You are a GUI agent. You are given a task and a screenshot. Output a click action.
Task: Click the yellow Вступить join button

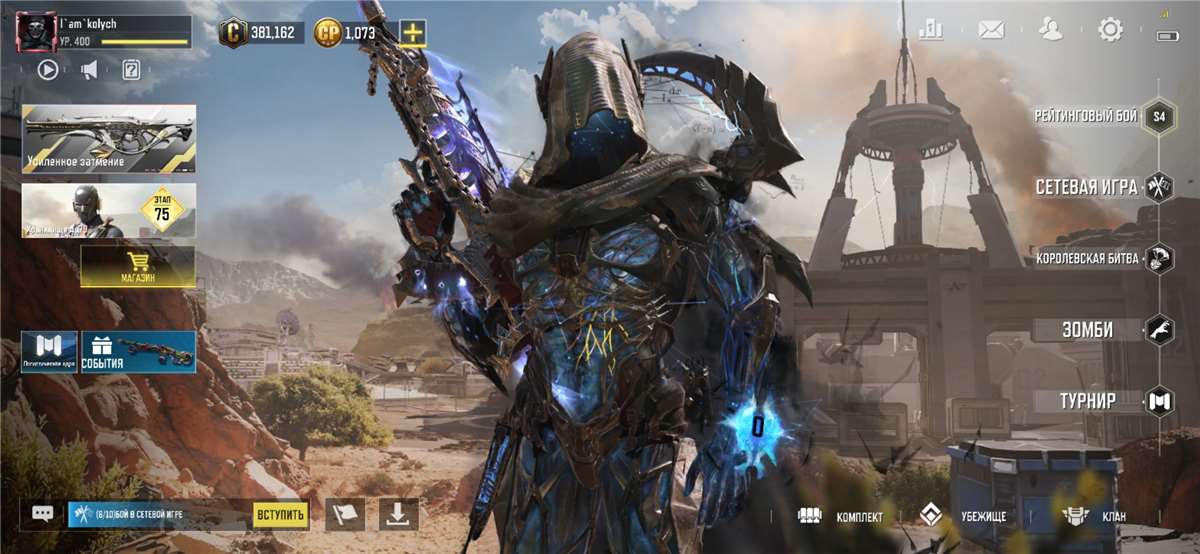click(x=280, y=514)
